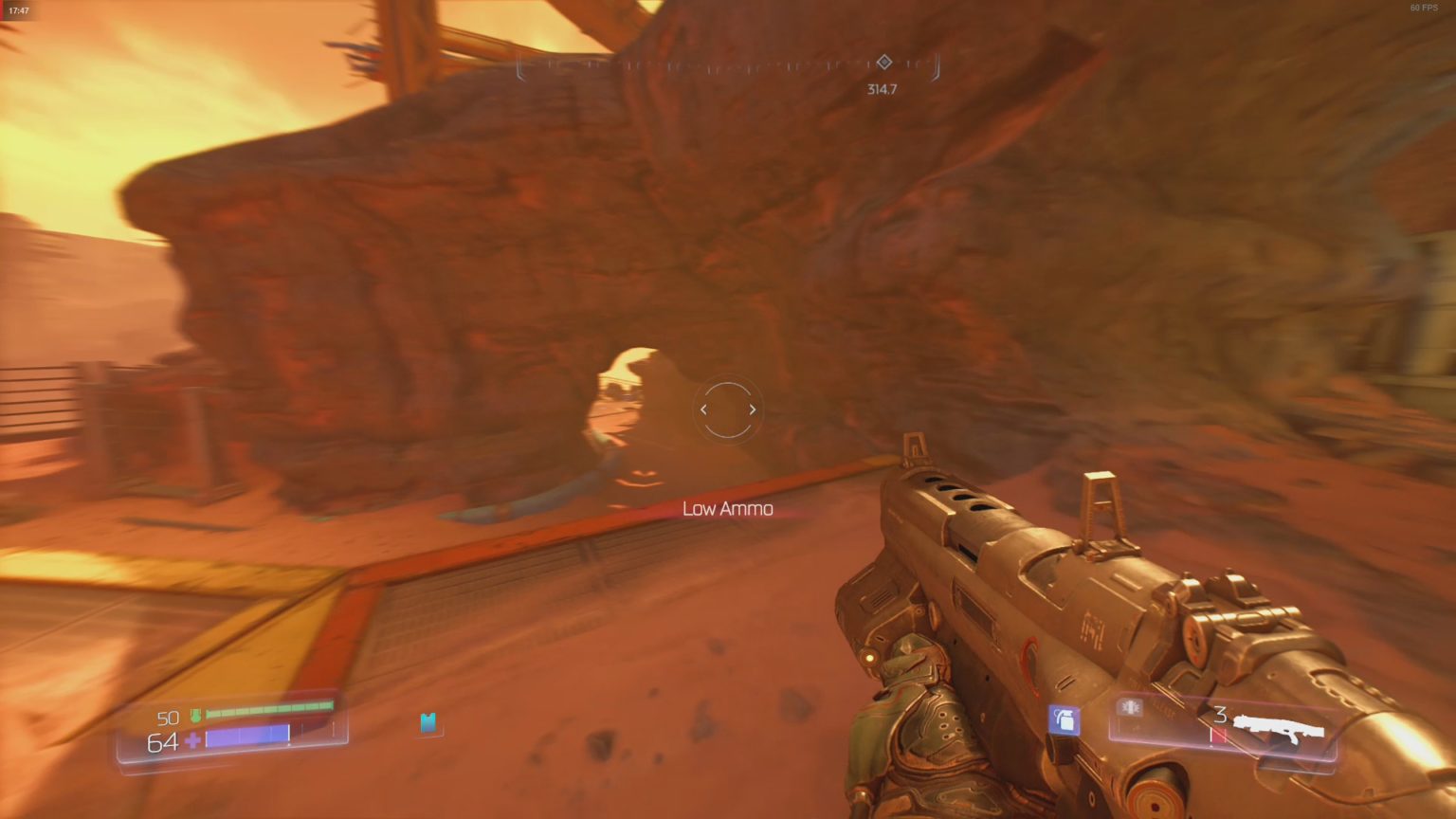The width and height of the screenshot is (1456, 819).
Task: Click the green armor bar
Action: pos(270,709)
